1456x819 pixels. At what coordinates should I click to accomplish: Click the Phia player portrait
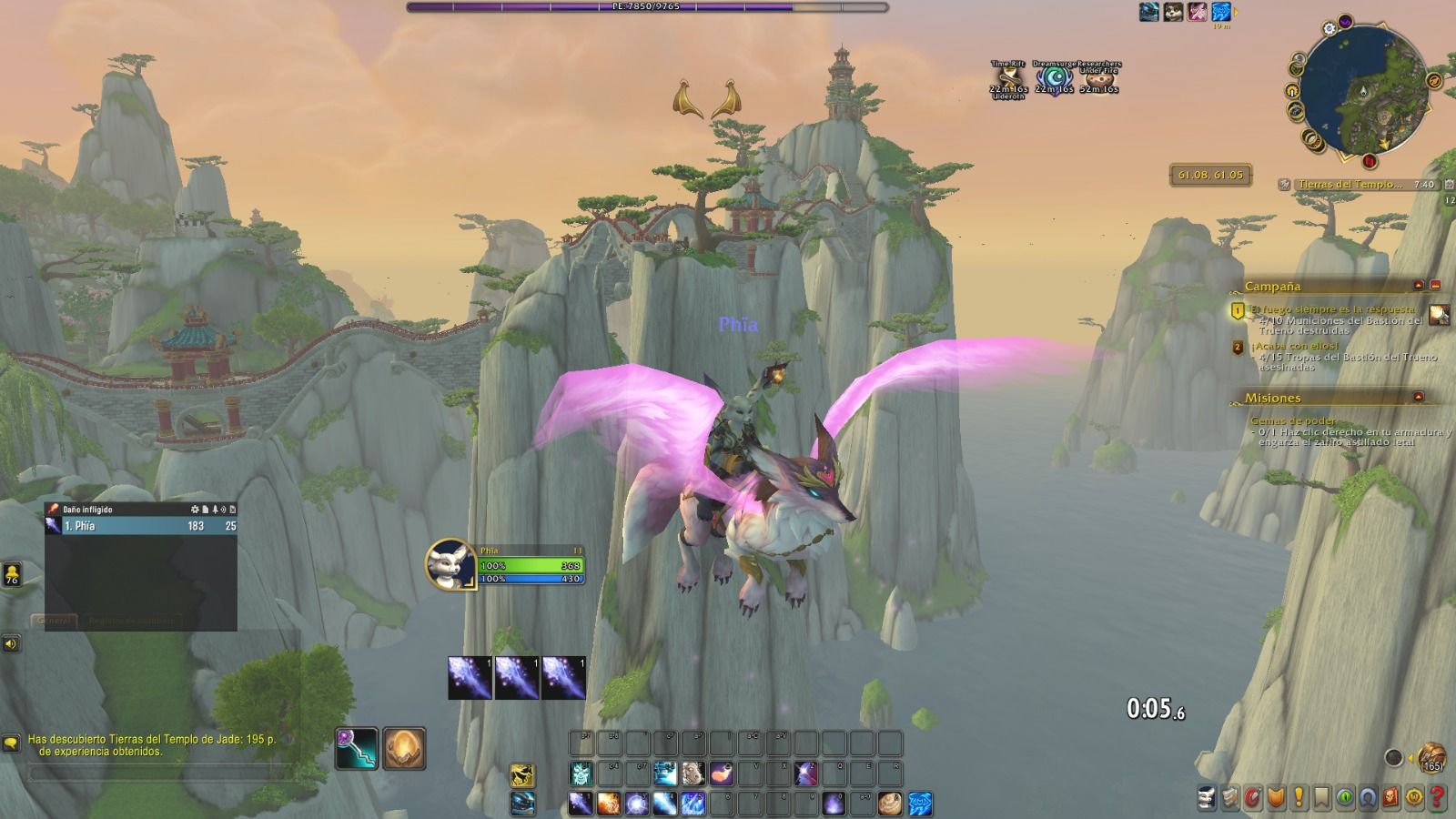coord(450,563)
